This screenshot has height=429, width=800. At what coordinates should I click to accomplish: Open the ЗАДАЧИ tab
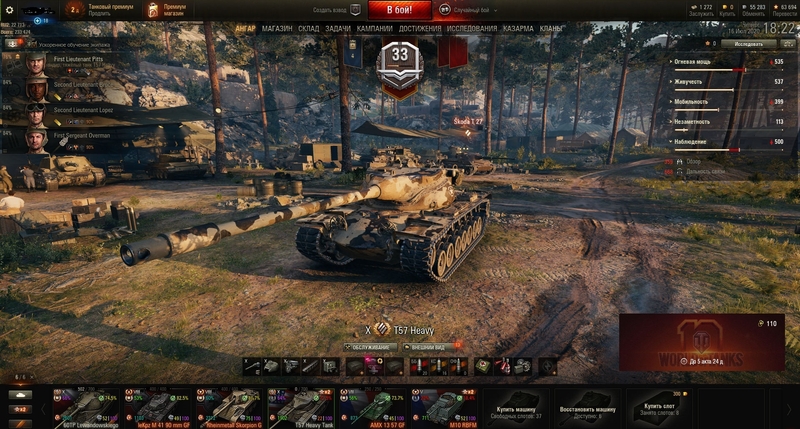[x=338, y=29]
